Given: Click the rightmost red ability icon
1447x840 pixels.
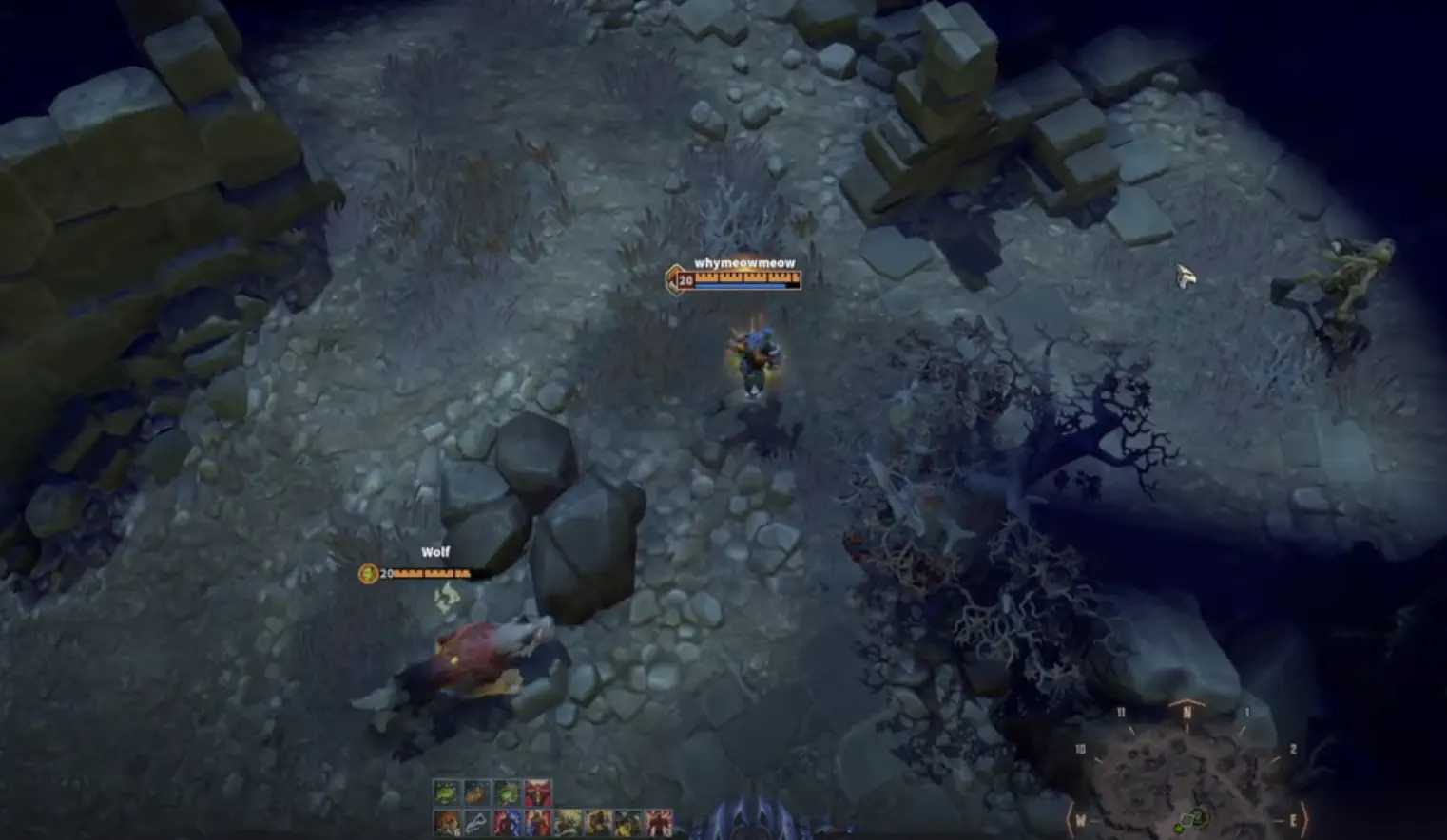Looking at the screenshot, I should [x=659, y=823].
